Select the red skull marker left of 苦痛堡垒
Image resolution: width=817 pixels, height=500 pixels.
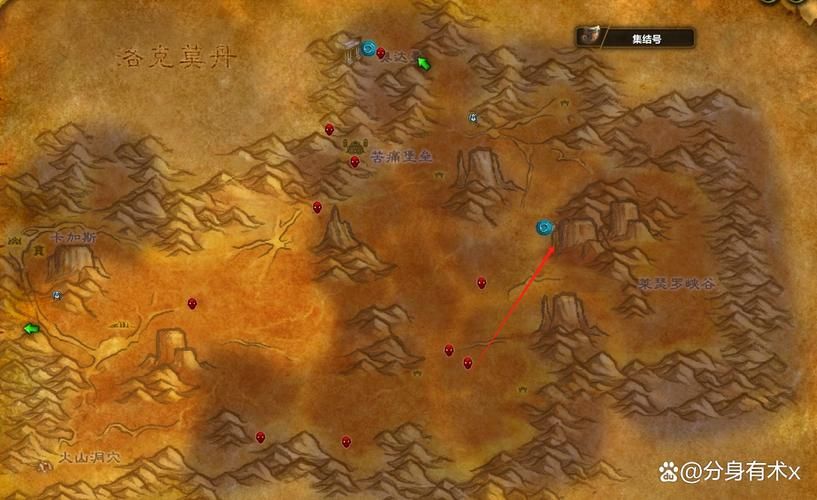354,162
